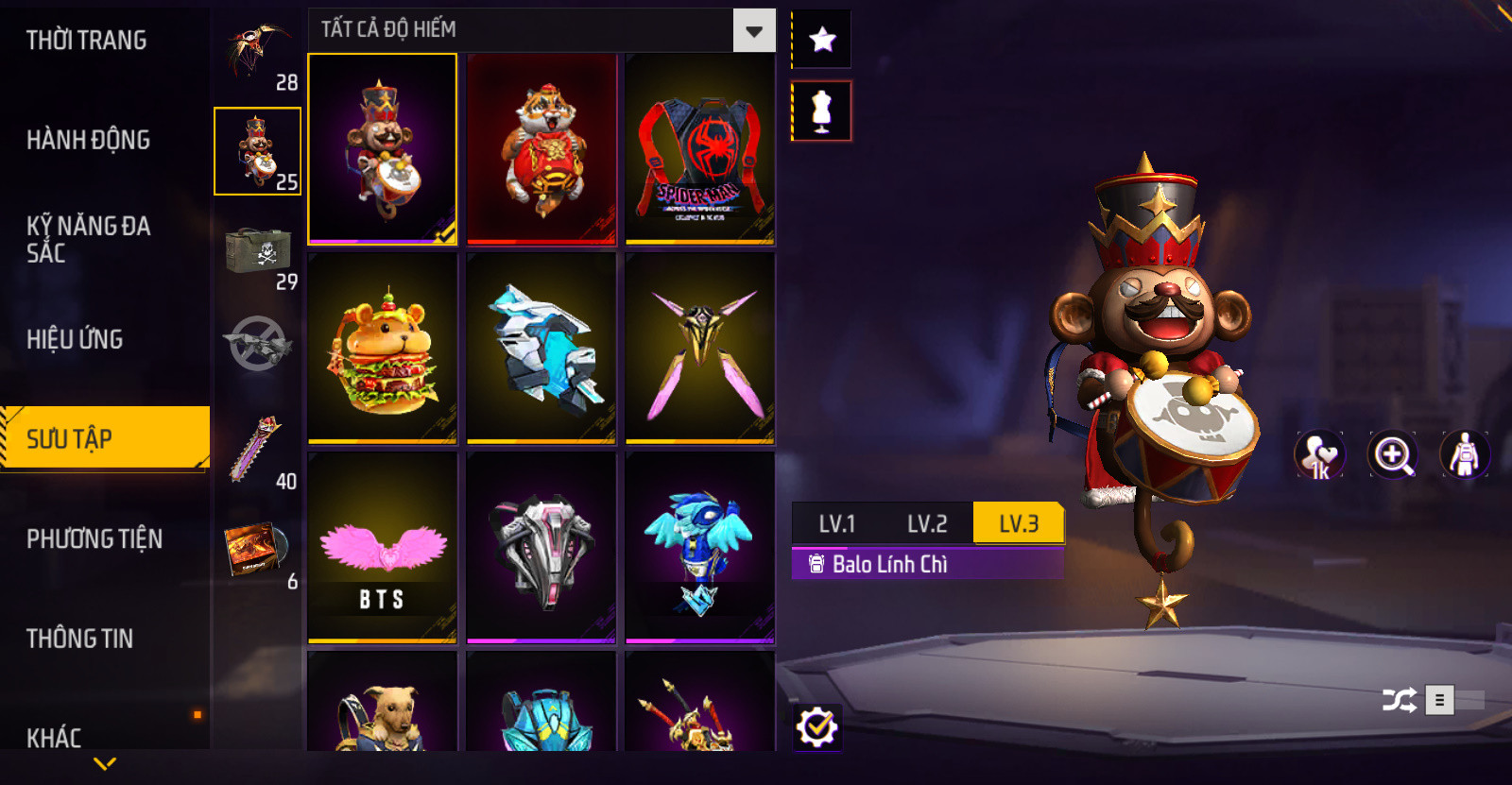Switch to LV.2 backpack level

click(x=927, y=524)
